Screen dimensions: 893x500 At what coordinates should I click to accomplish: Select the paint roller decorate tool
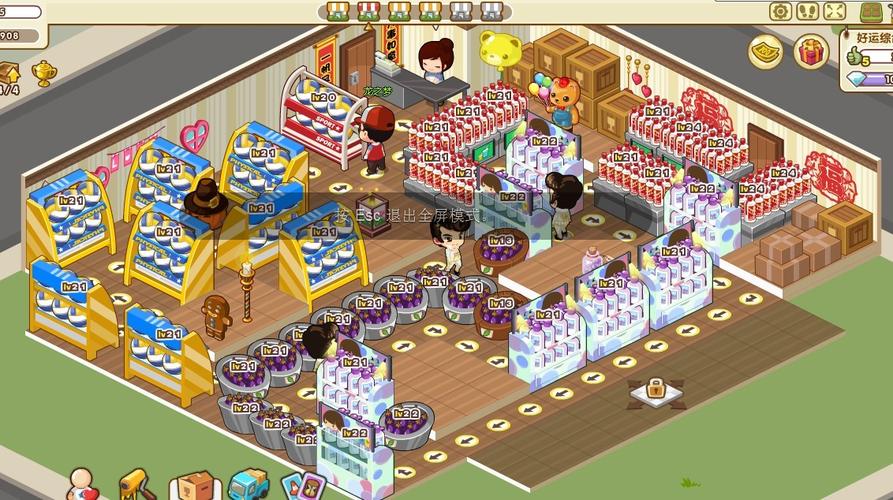134,484
